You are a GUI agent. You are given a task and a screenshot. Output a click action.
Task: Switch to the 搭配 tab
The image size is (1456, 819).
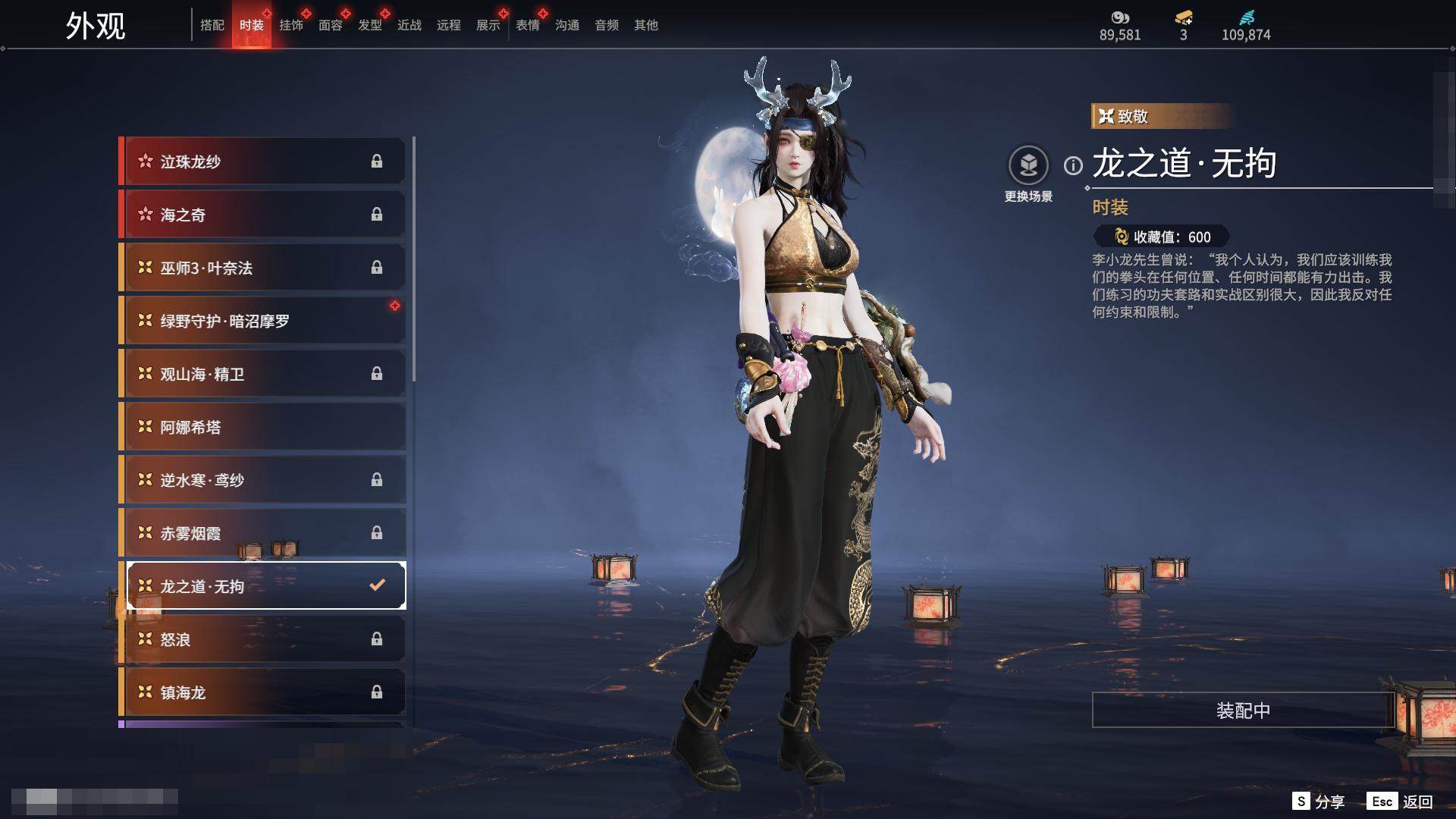pyautogui.click(x=212, y=25)
